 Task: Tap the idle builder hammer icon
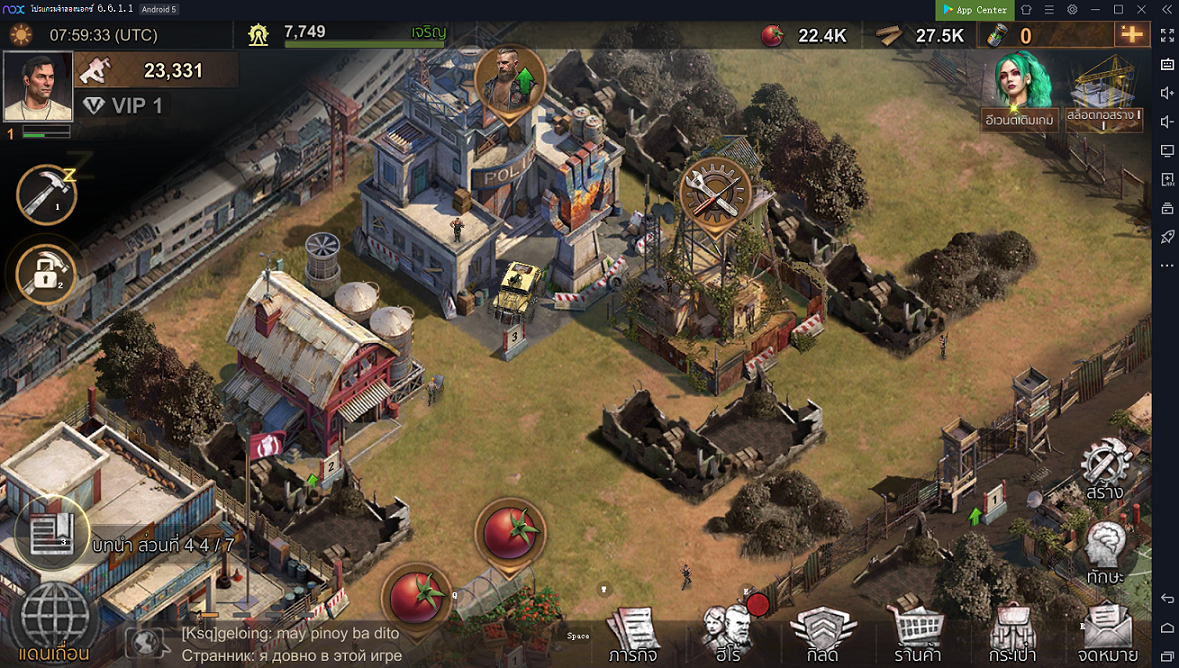coord(47,194)
